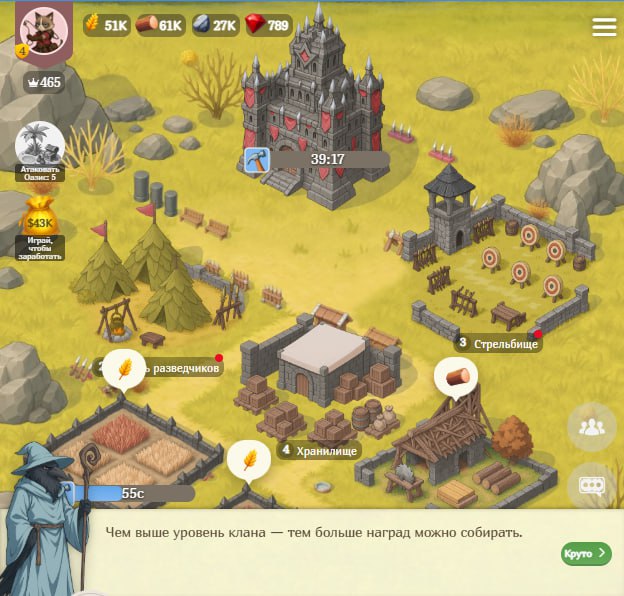The height and width of the screenshot is (596, 624).
Task: Open the hamburger menu
Action: [604, 27]
